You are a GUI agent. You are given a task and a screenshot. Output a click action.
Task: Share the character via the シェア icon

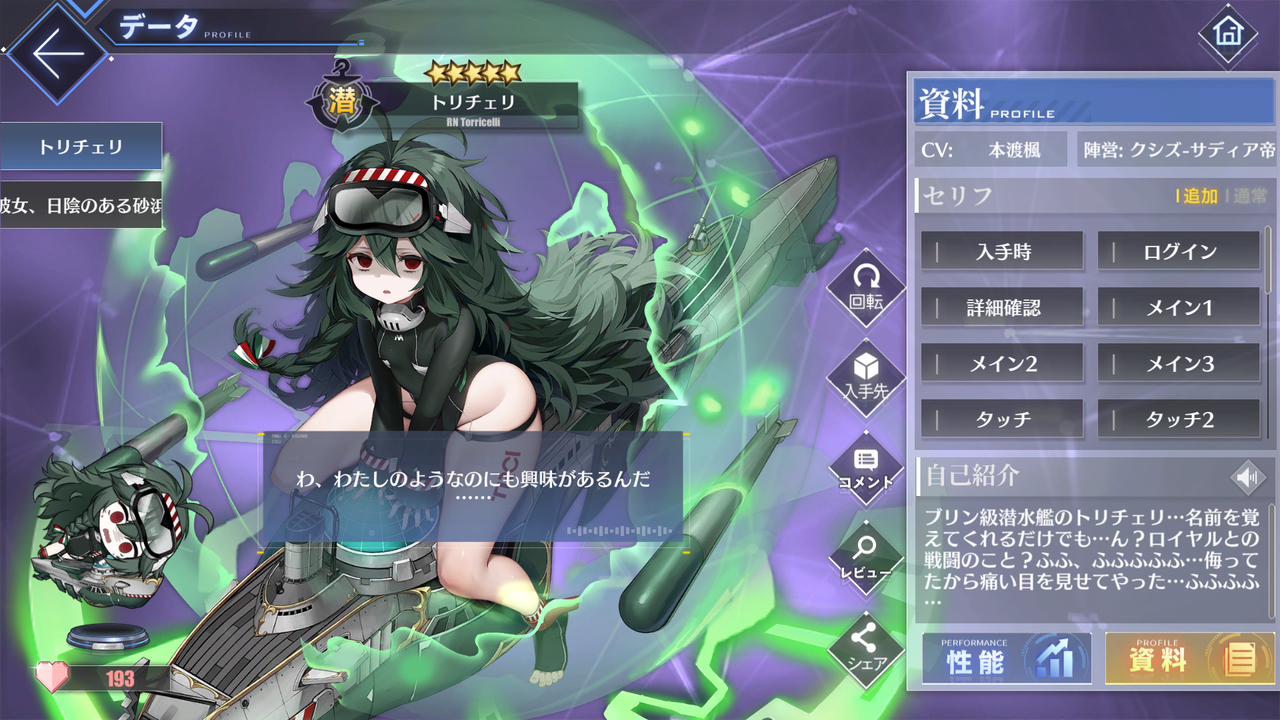(x=866, y=650)
